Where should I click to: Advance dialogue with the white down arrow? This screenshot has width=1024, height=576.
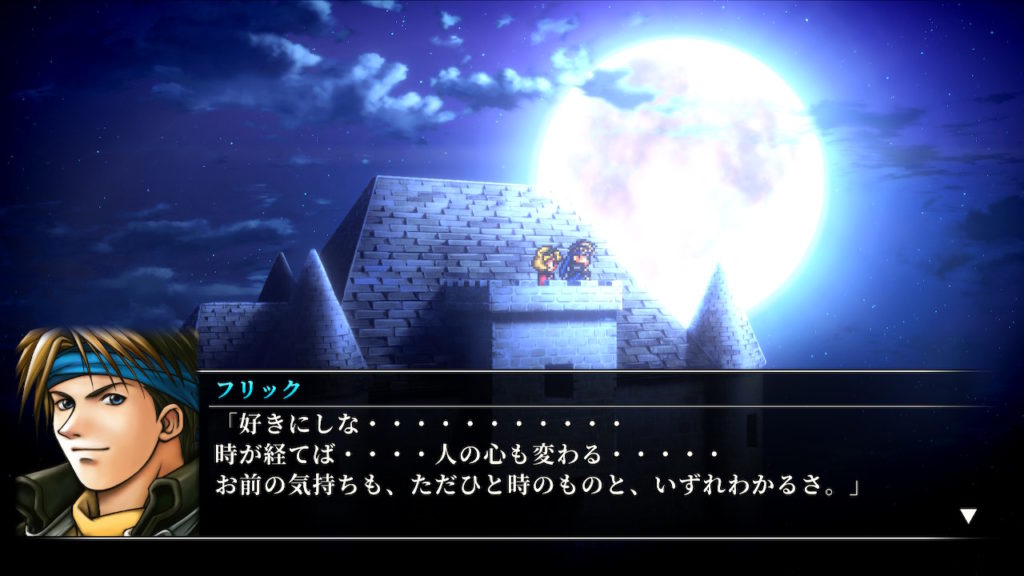967,516
